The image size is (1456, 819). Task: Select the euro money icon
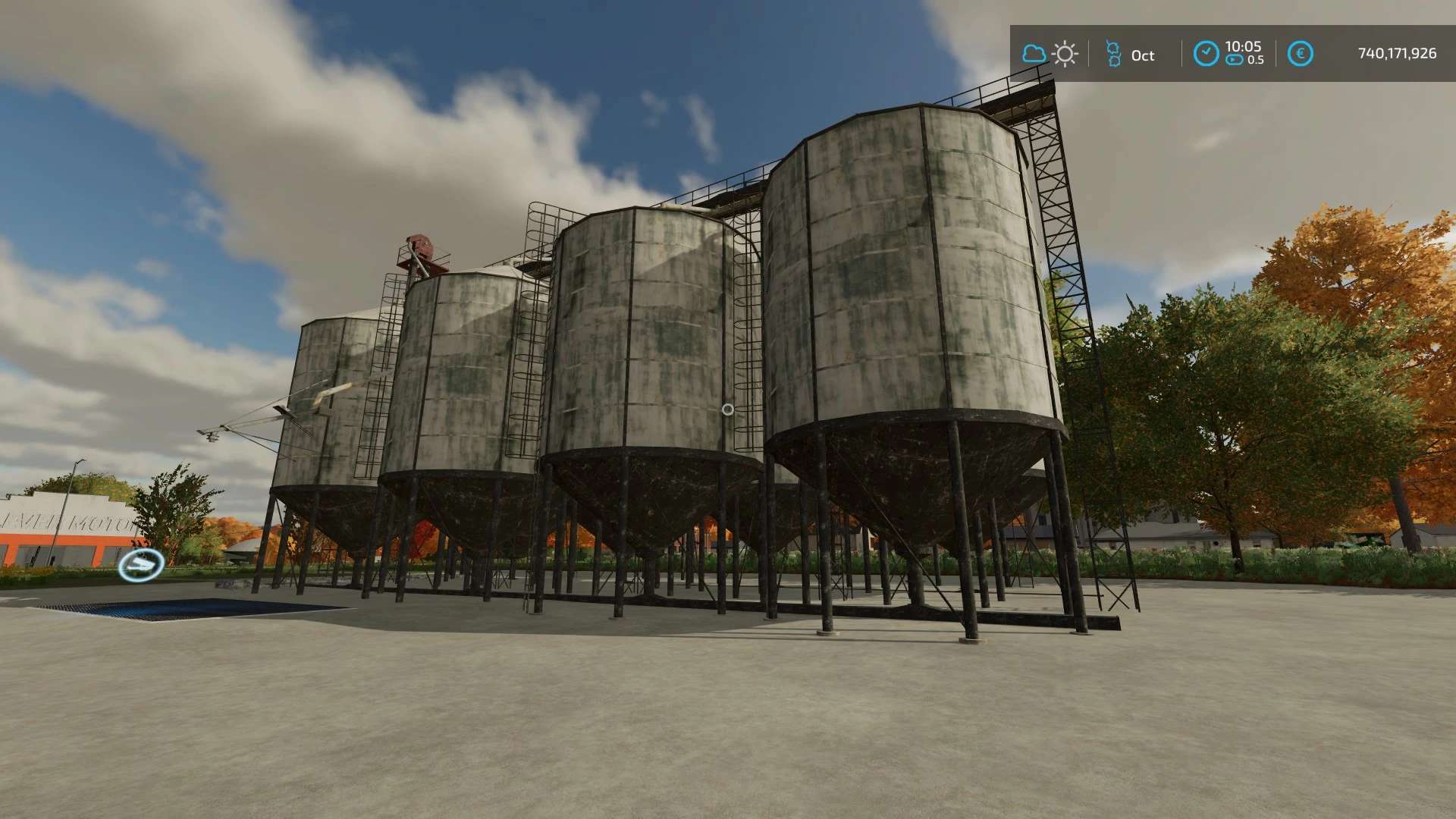point(1300,54)
